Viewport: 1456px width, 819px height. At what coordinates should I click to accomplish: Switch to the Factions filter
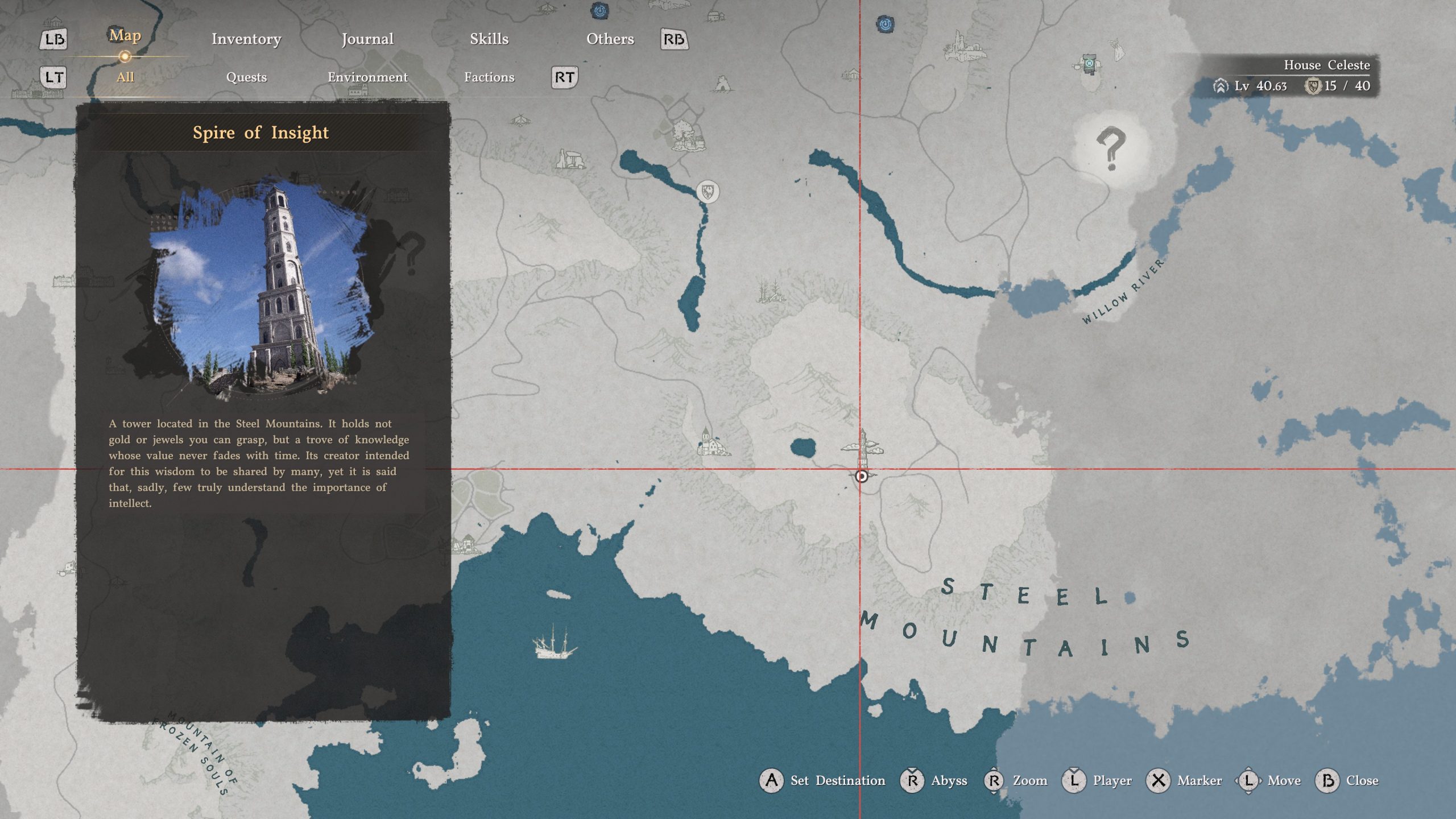(489, 77)
